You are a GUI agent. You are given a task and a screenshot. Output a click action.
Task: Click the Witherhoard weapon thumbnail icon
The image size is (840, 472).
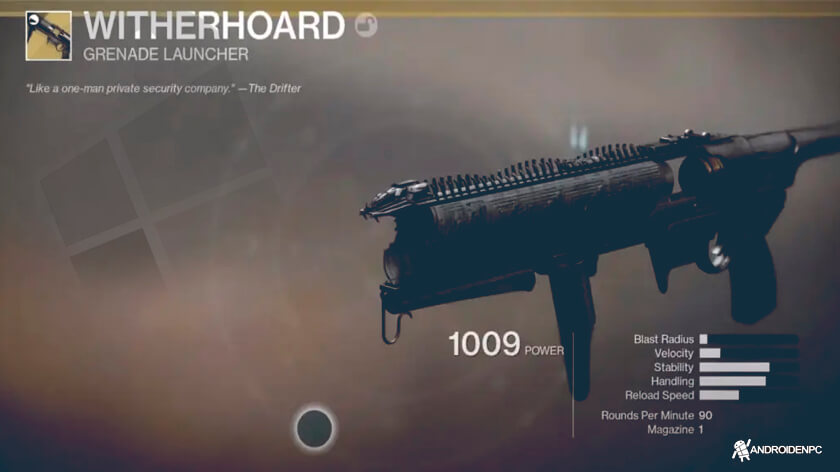(48, 36)
